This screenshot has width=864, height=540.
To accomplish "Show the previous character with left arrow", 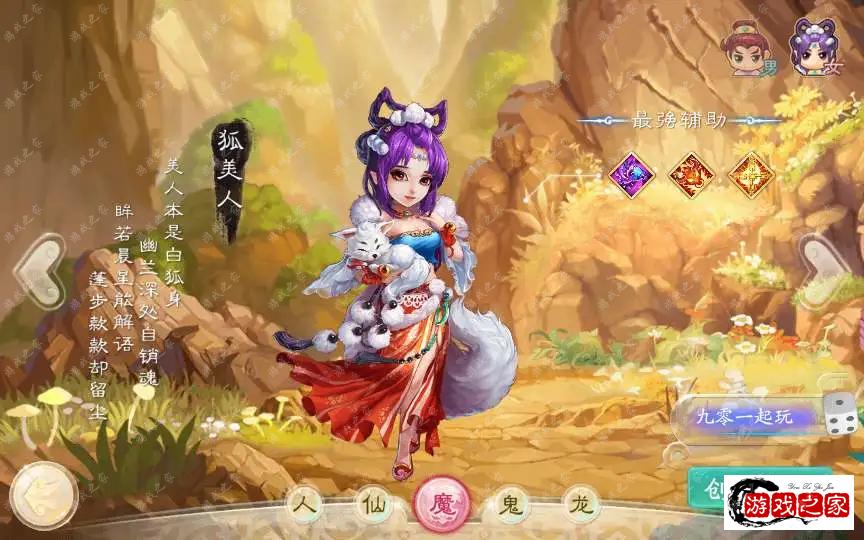I will 38,270.
